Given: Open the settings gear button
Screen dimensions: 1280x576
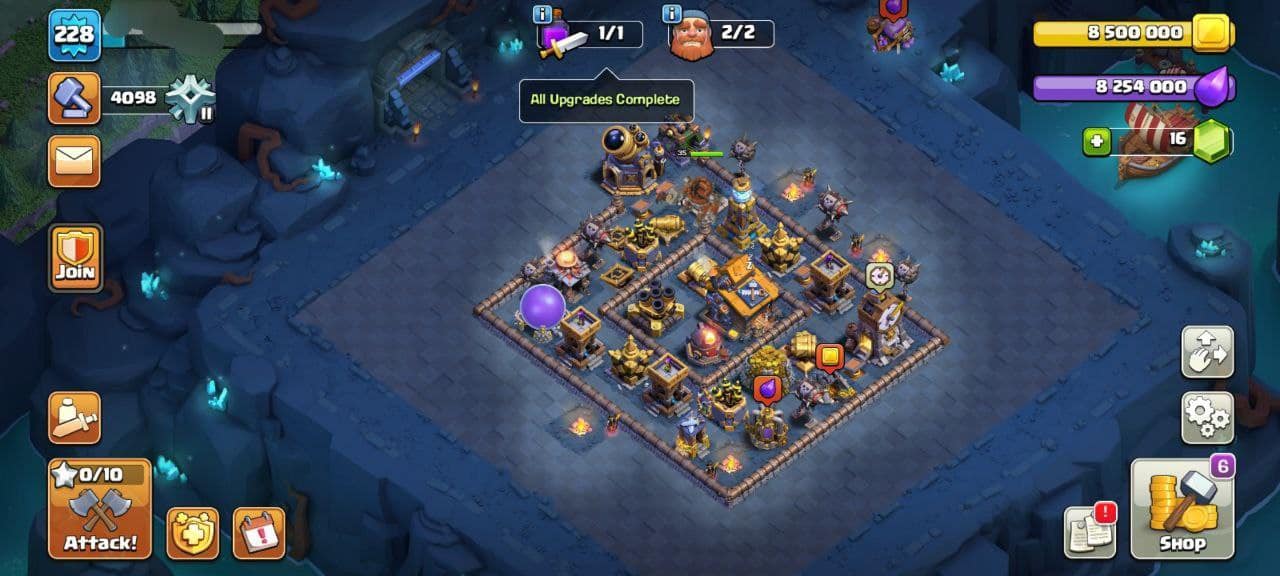Looking at the screenshot, I should pos(1207,417).
